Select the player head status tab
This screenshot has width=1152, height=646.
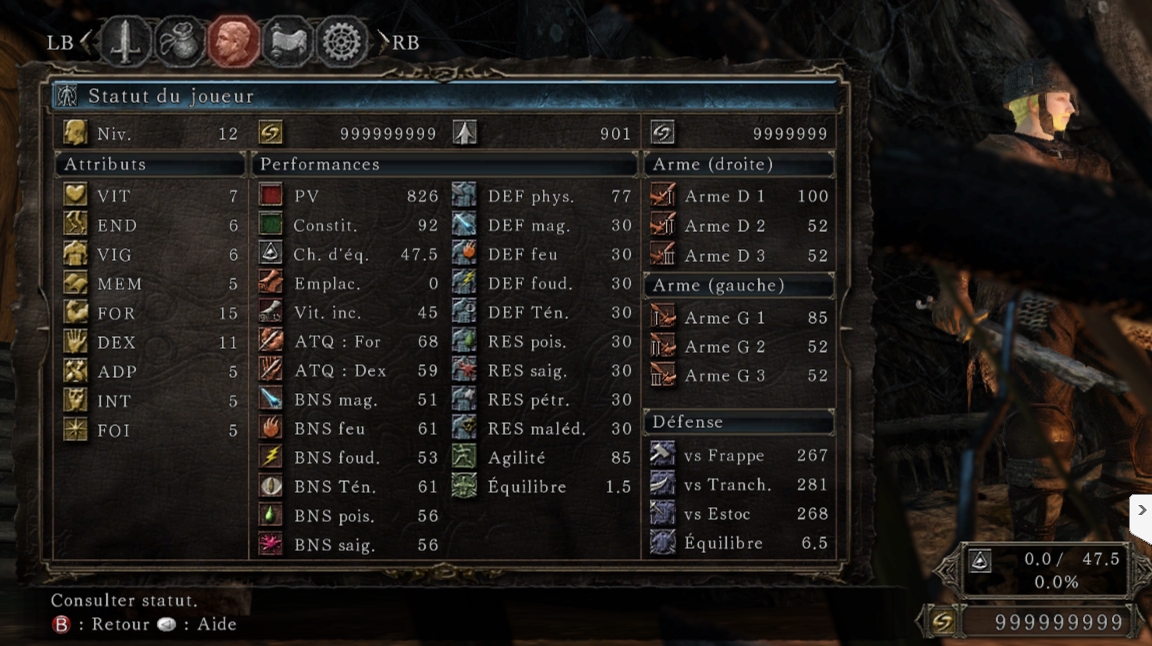pos(234,42)
